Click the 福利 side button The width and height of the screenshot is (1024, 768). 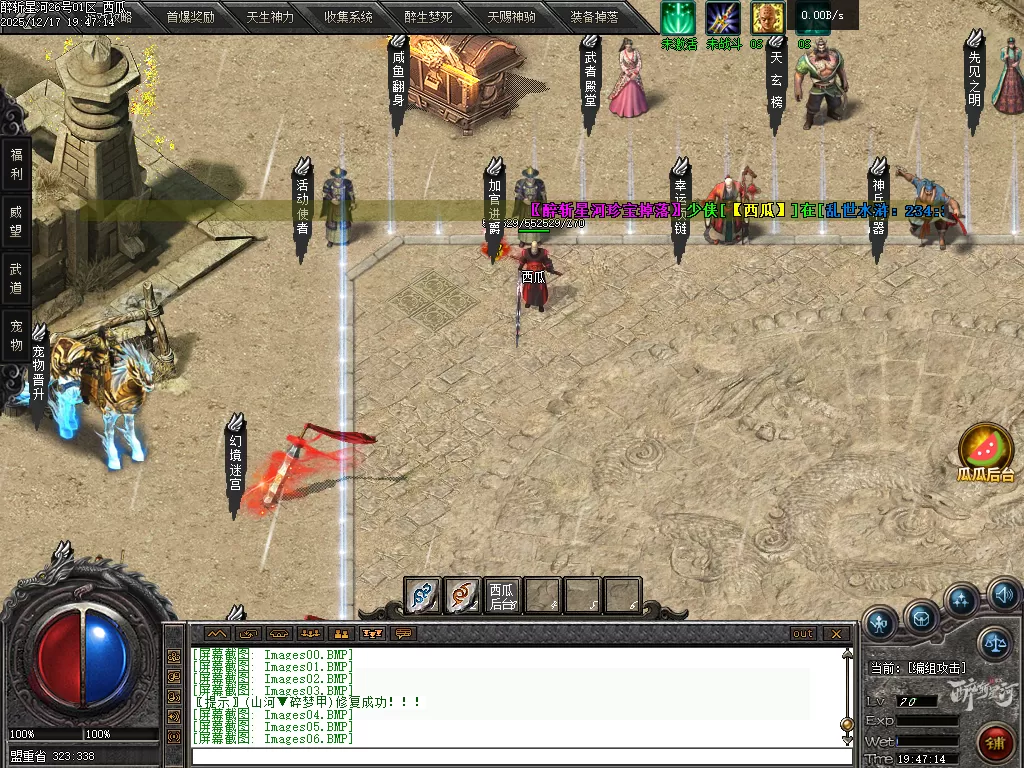click(x=16, y=164)
